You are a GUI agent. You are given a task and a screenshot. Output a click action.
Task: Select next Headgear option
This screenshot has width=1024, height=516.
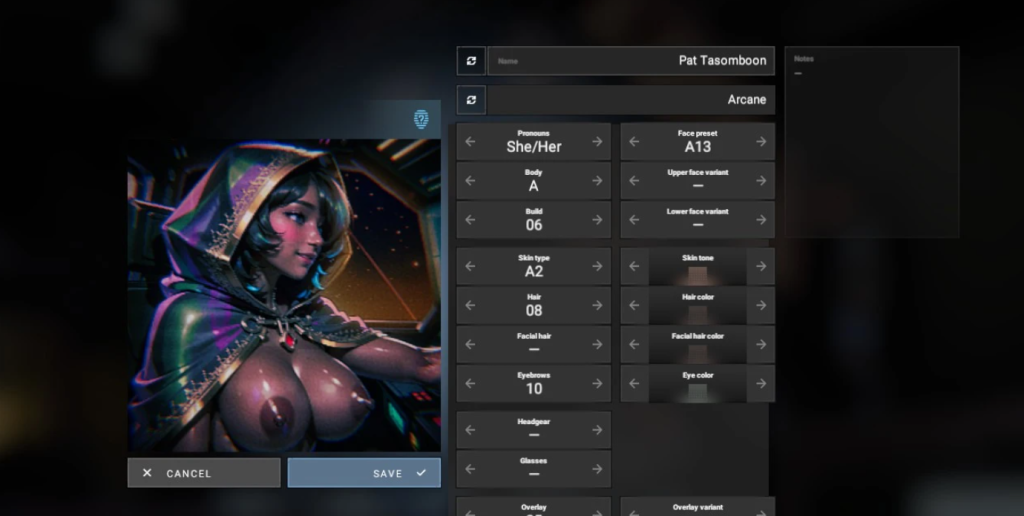(597, 430)
